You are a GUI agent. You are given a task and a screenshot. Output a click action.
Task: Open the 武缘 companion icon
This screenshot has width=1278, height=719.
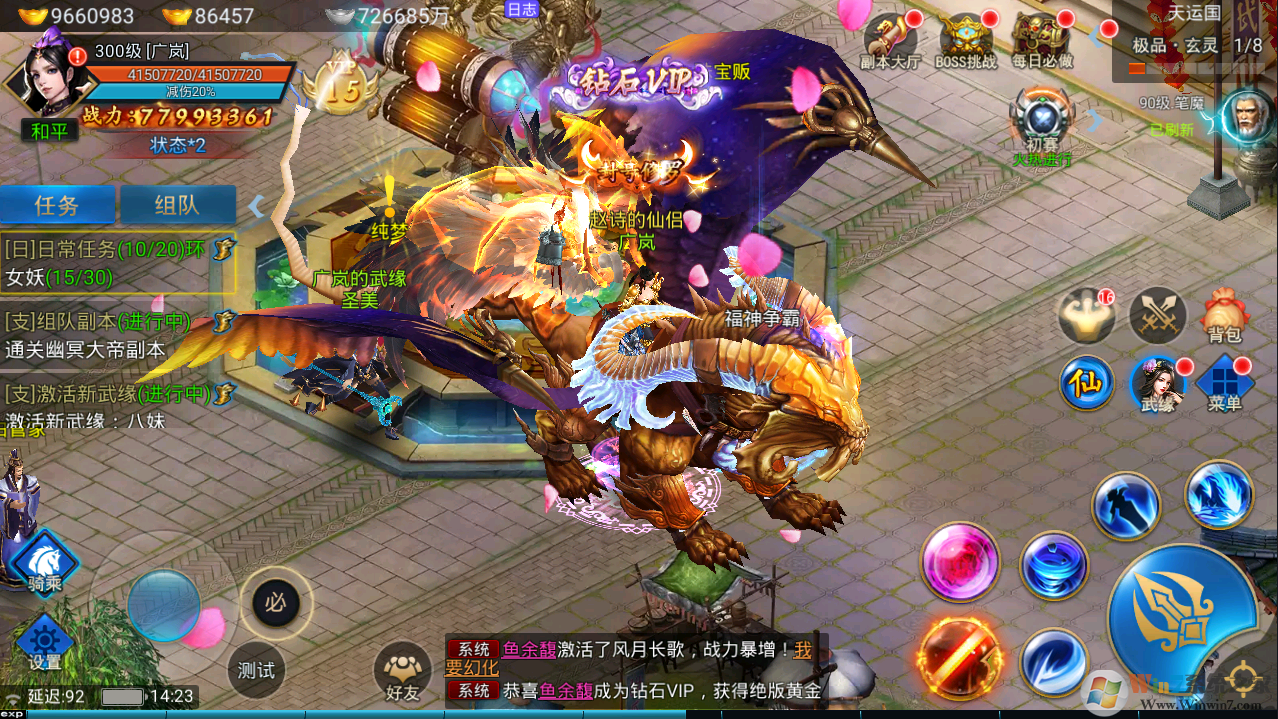pyautogui.click(x=1157, y=383)
